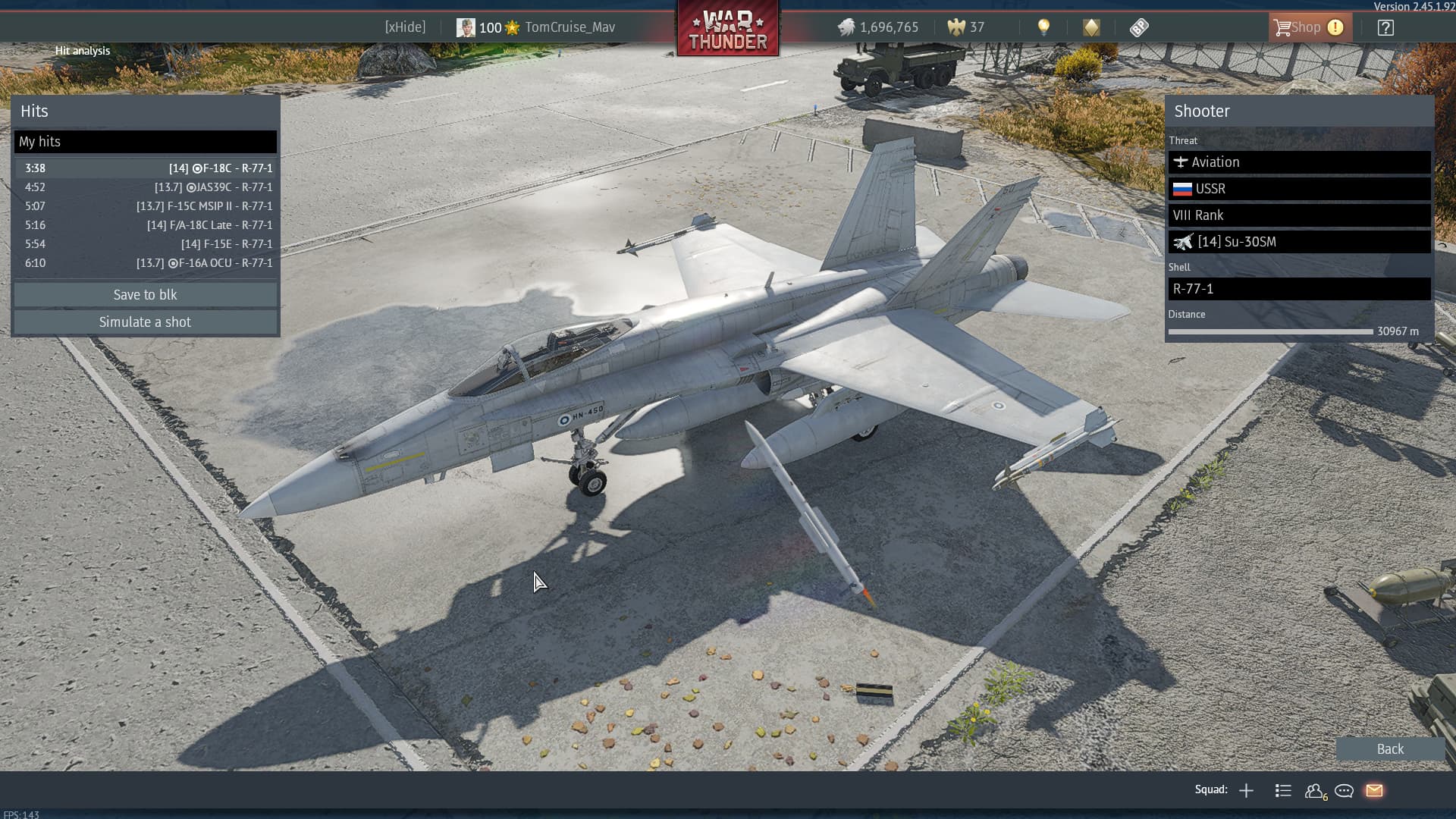
Task: Select the 3:38 F-18C hit entry
Action: coord(145,168)
